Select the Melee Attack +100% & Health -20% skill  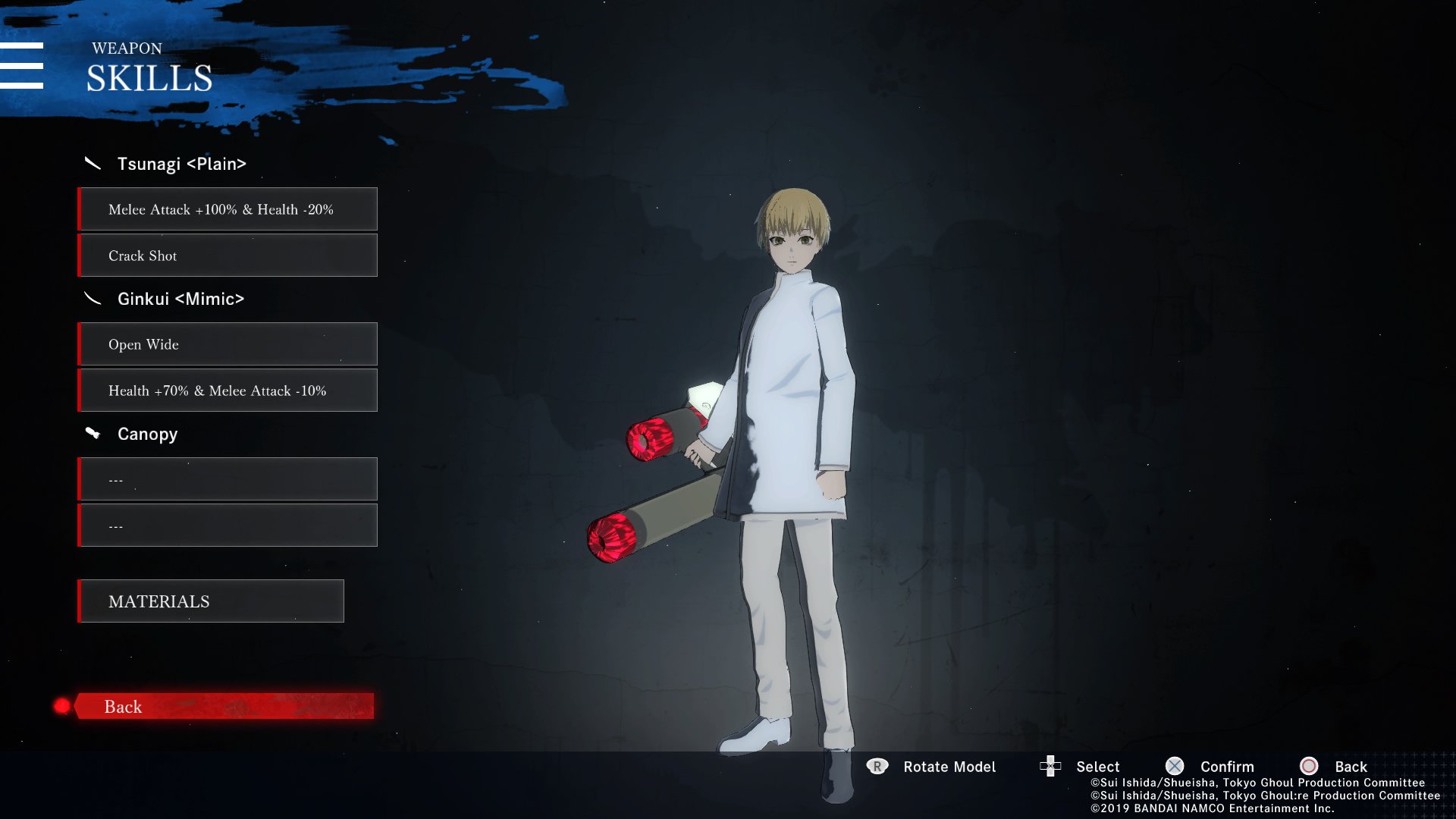(x=227, y=209)
